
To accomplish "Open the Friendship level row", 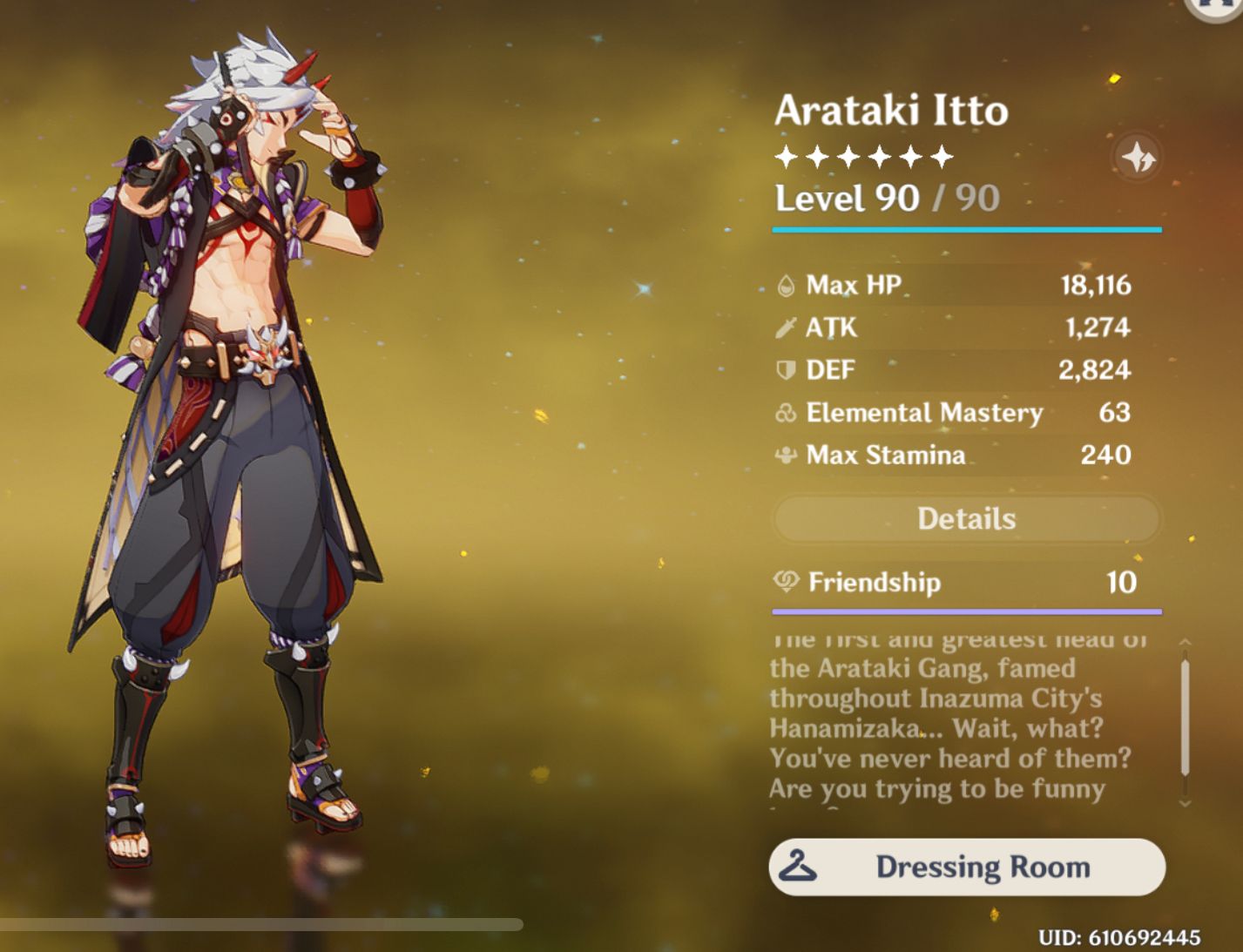I will (x=966, y=582).
